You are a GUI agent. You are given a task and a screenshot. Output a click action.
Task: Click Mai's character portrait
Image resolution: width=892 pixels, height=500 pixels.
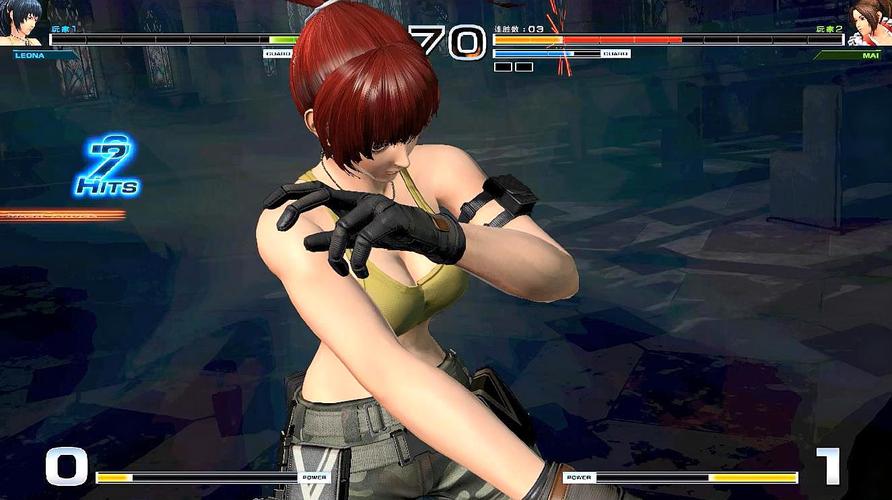click(868, 22)
